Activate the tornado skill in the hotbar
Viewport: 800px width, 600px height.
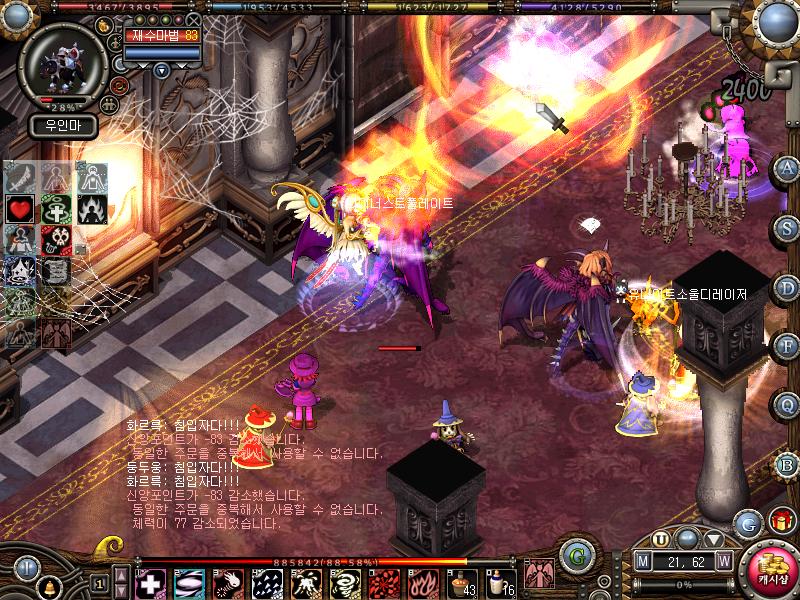[x=343, y=583]
